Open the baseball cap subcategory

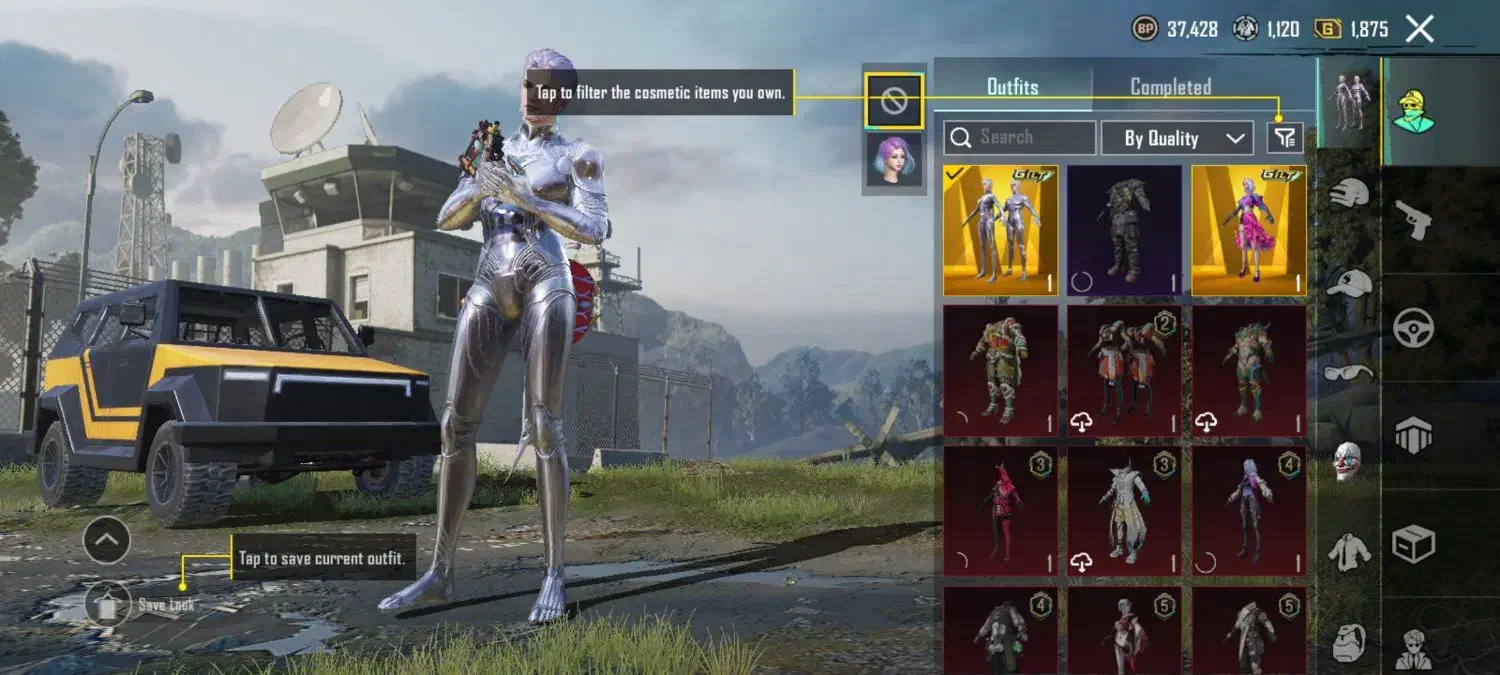(x=1350, y=282)
